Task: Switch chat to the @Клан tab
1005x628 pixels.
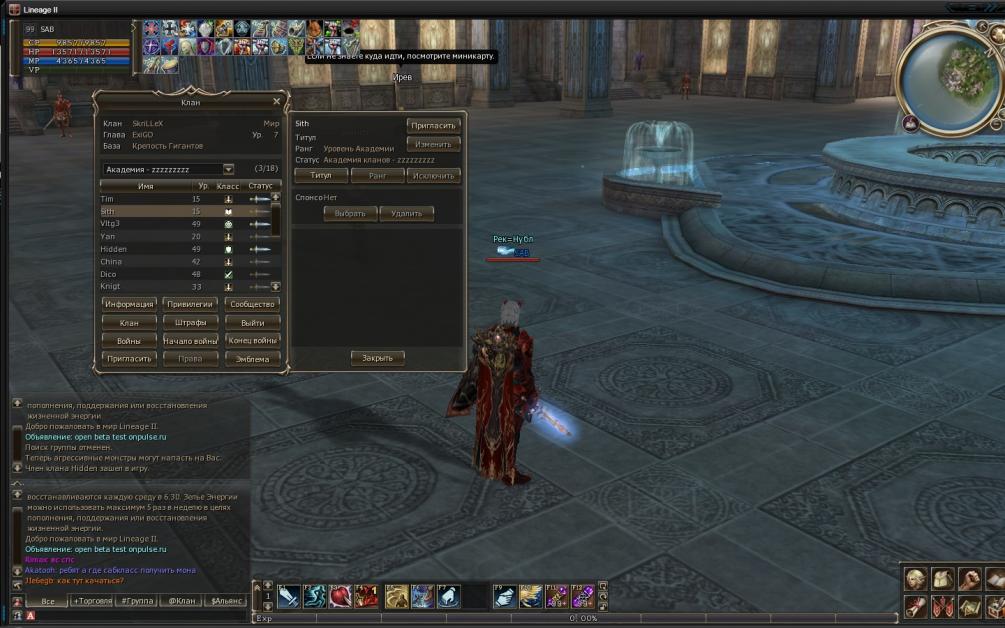Action: (x=180, y=601)
